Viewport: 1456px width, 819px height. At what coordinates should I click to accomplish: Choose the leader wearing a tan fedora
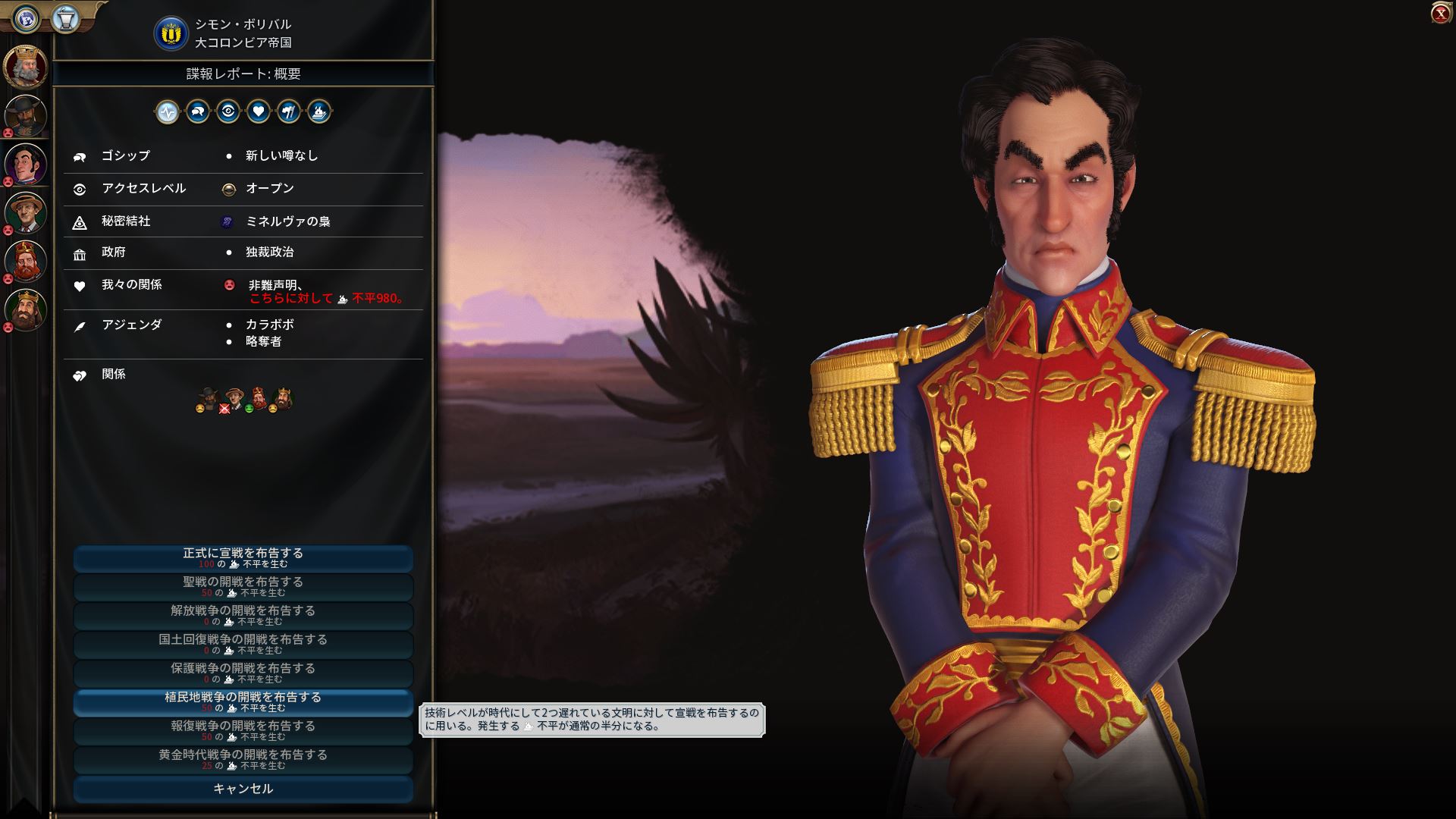[x=26, y=212]
